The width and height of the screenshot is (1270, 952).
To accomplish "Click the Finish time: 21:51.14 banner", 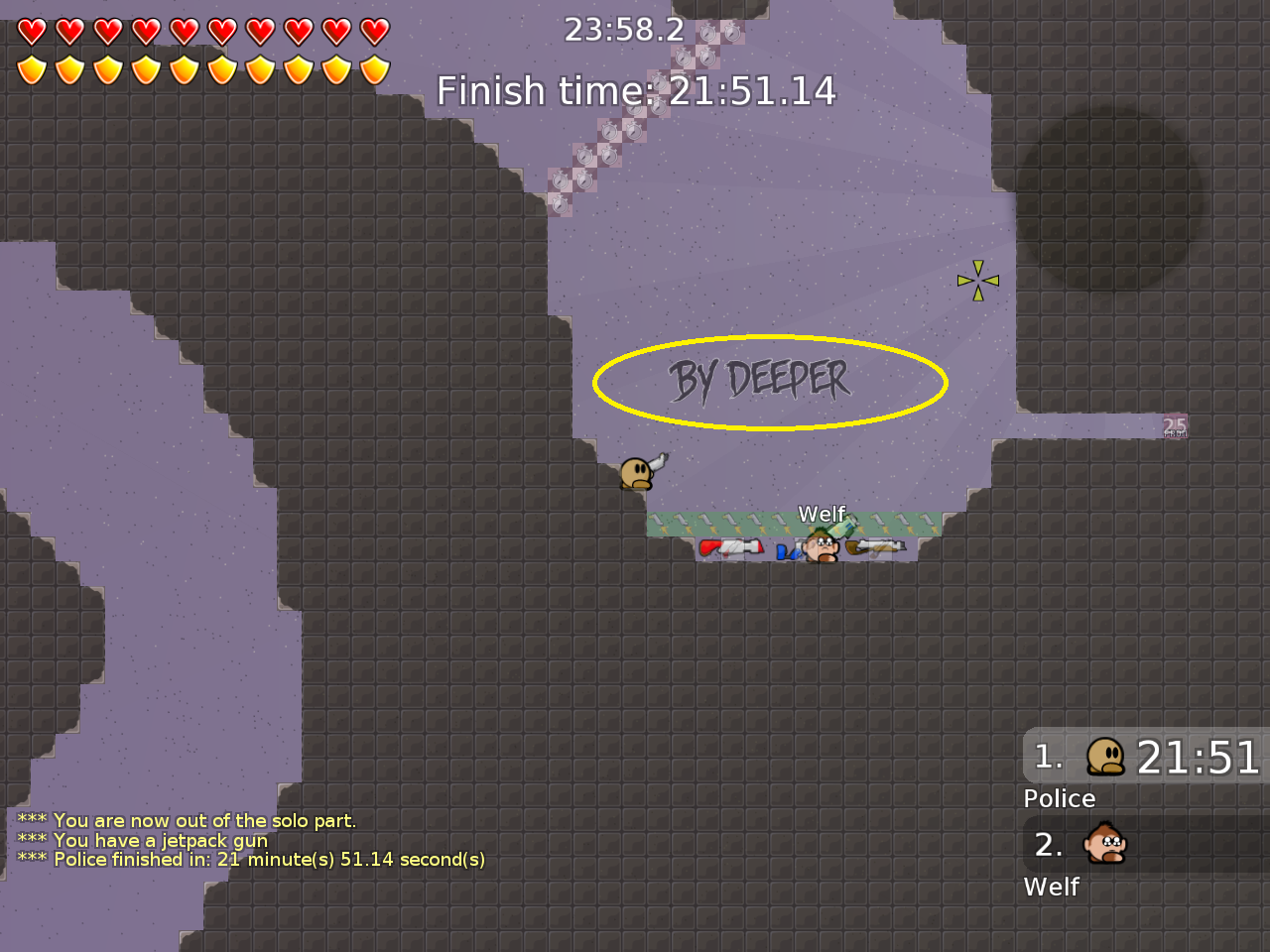I will coord(638,90).
